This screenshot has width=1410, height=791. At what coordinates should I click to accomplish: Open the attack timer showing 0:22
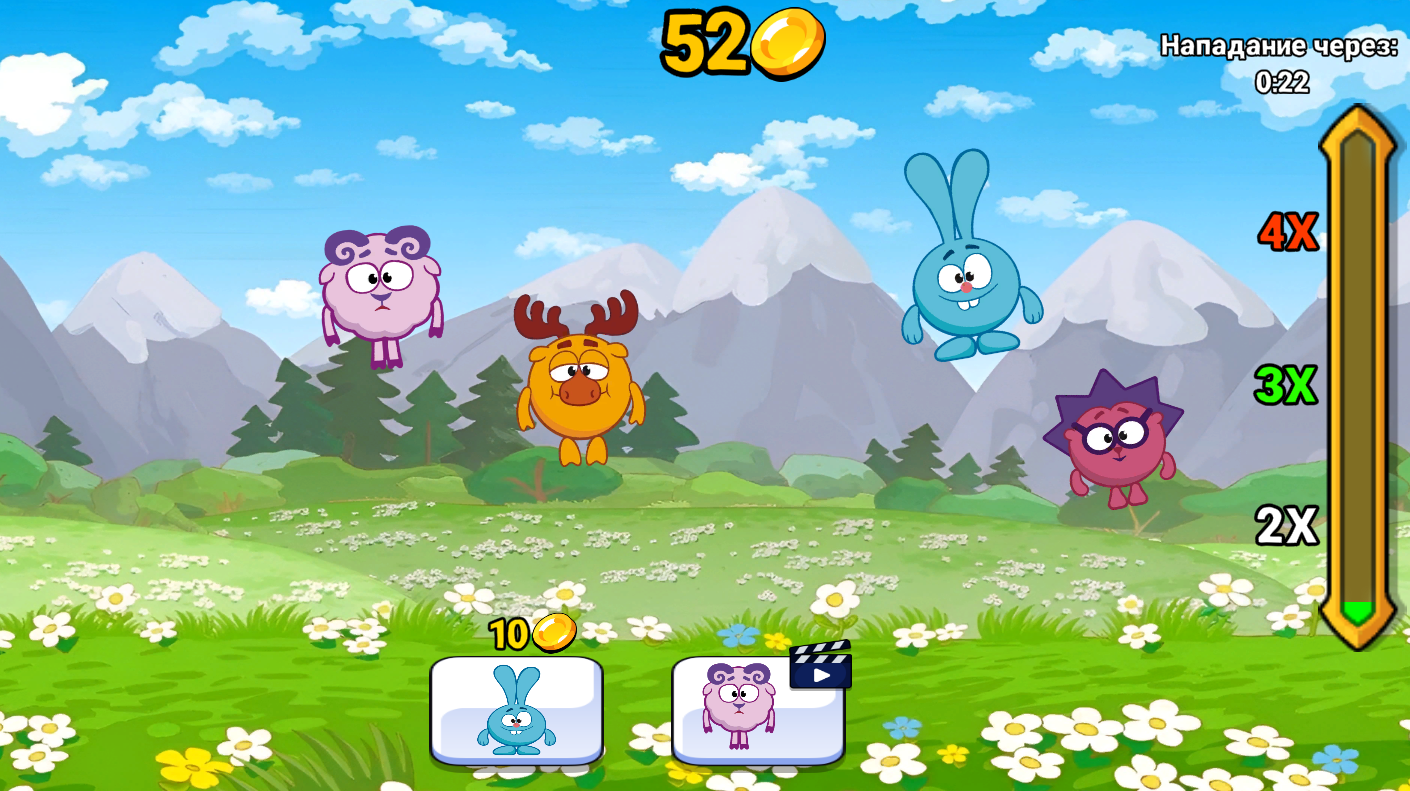[x=1282, y=82]
